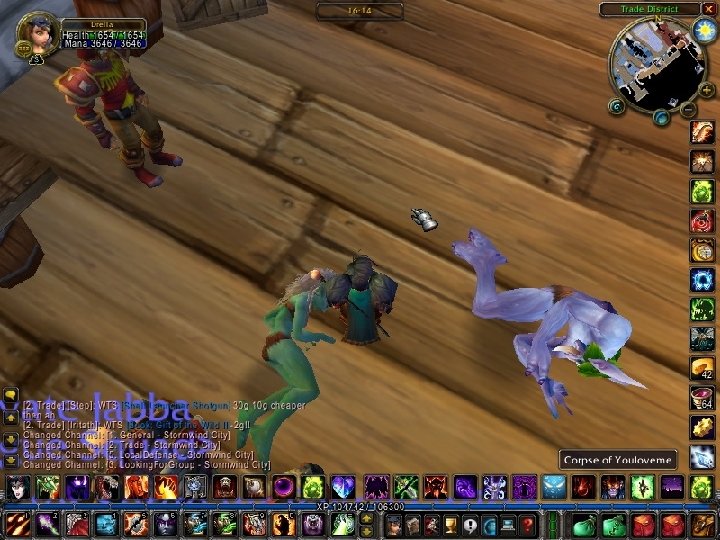720x540 pixels.
Task: Close the minimap with the X button
Action: coord(709,9)
